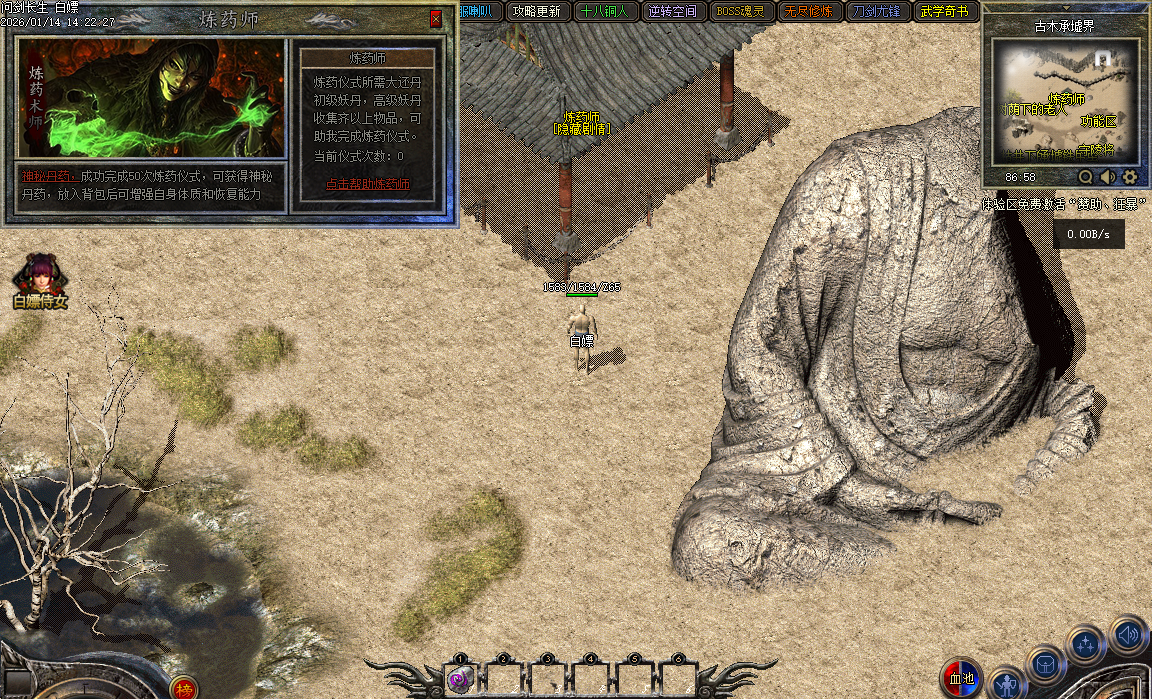Use the purple item in hotbar slot 1
The image size is (1152, 699).
click(x=460, y=680)
